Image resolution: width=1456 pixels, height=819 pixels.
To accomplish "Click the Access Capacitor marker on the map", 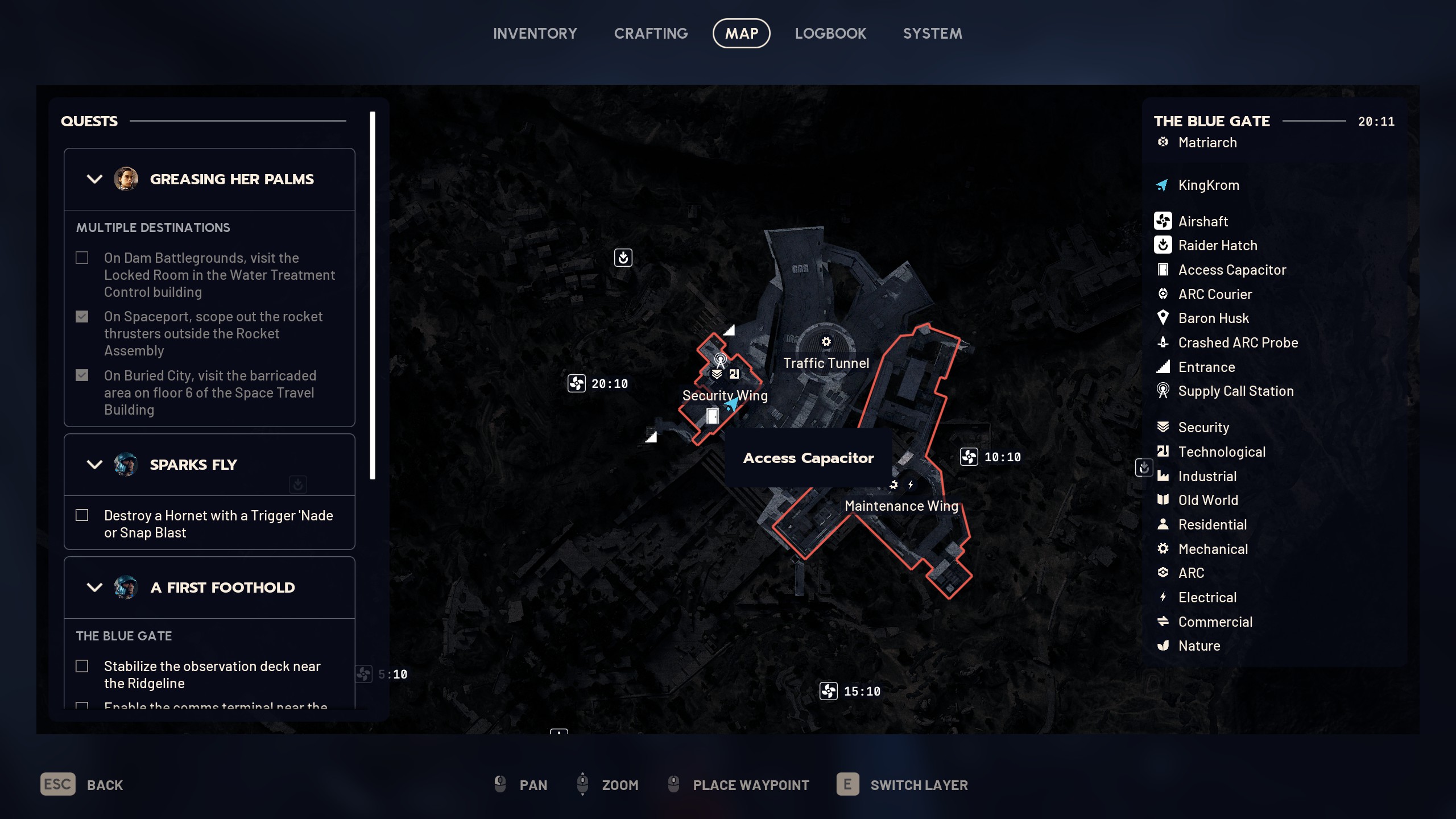I will pyautogui.click(x=712, y=416).
